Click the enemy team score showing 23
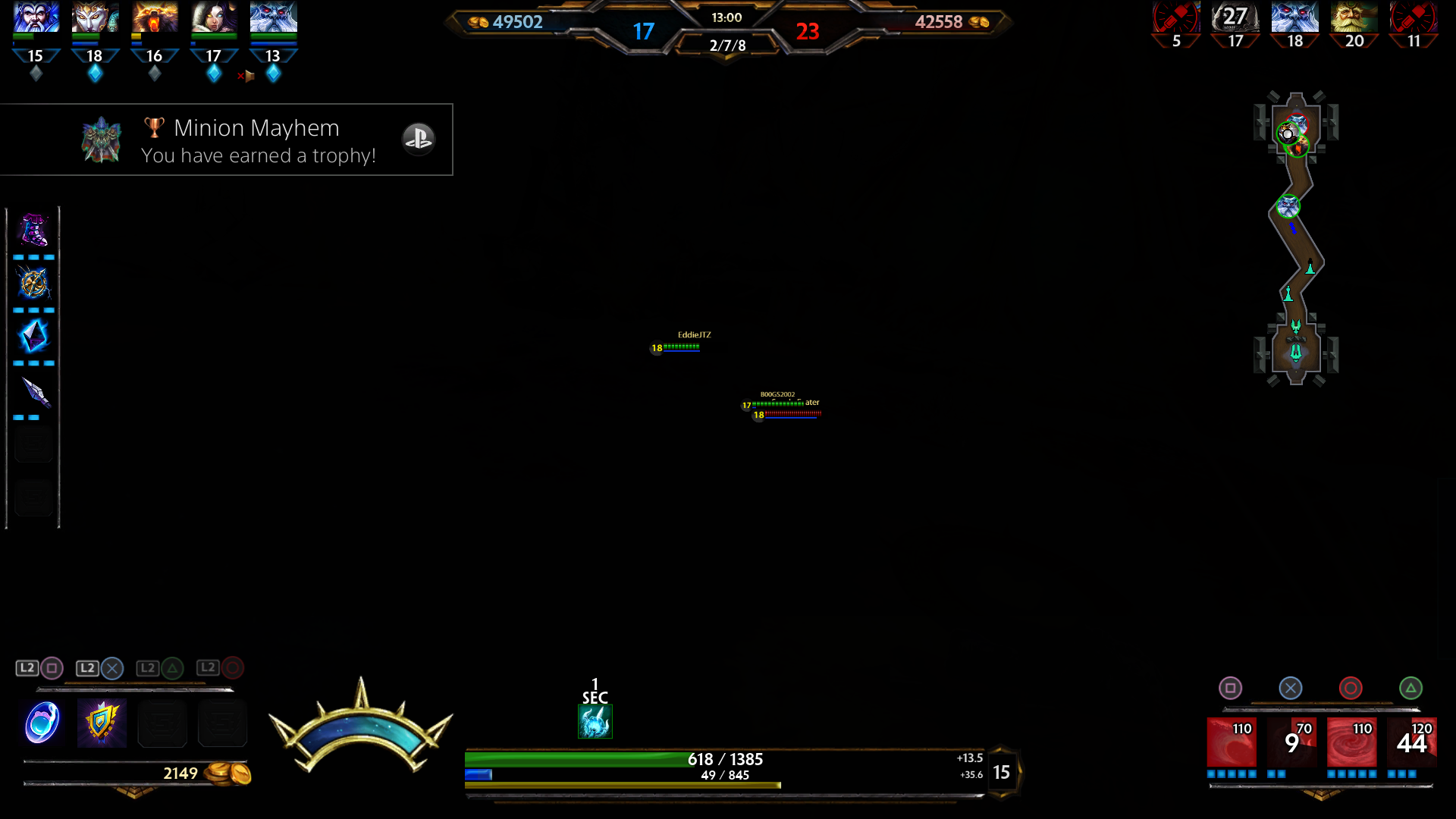Screen dimensions: 1456x819 point(808,33)
